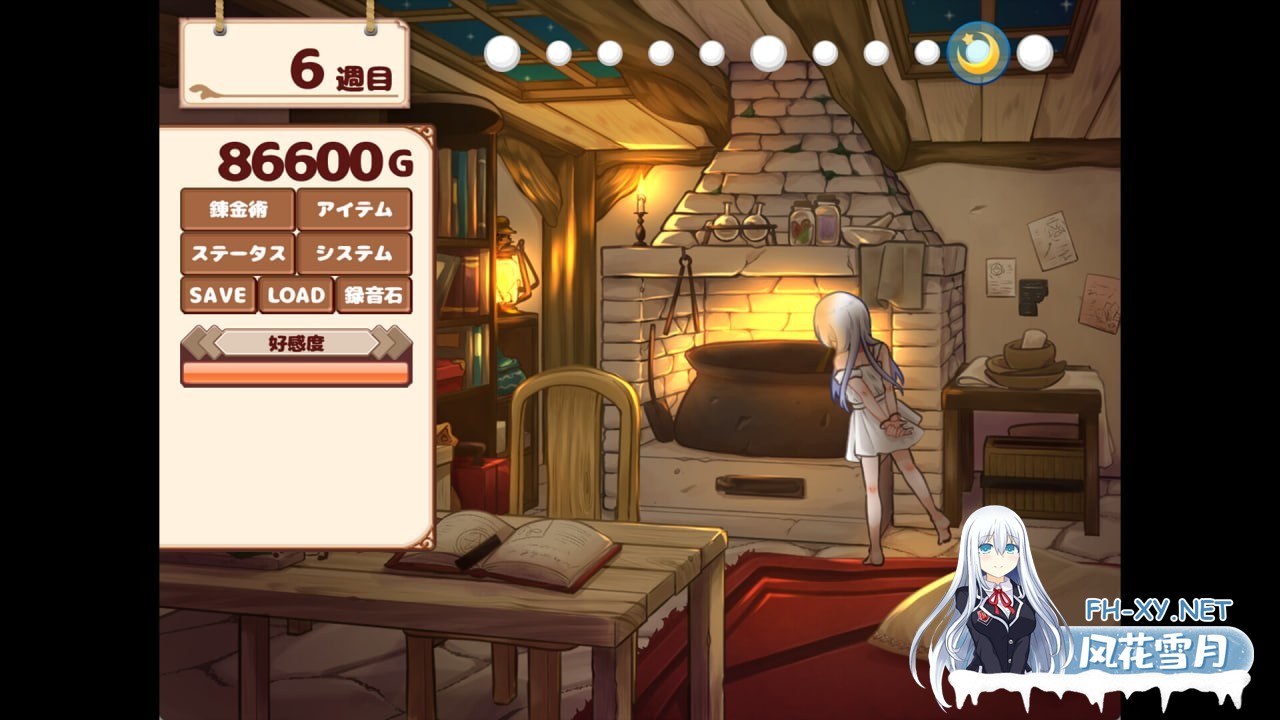Select the crescent moon time marker

click(977, 53)
